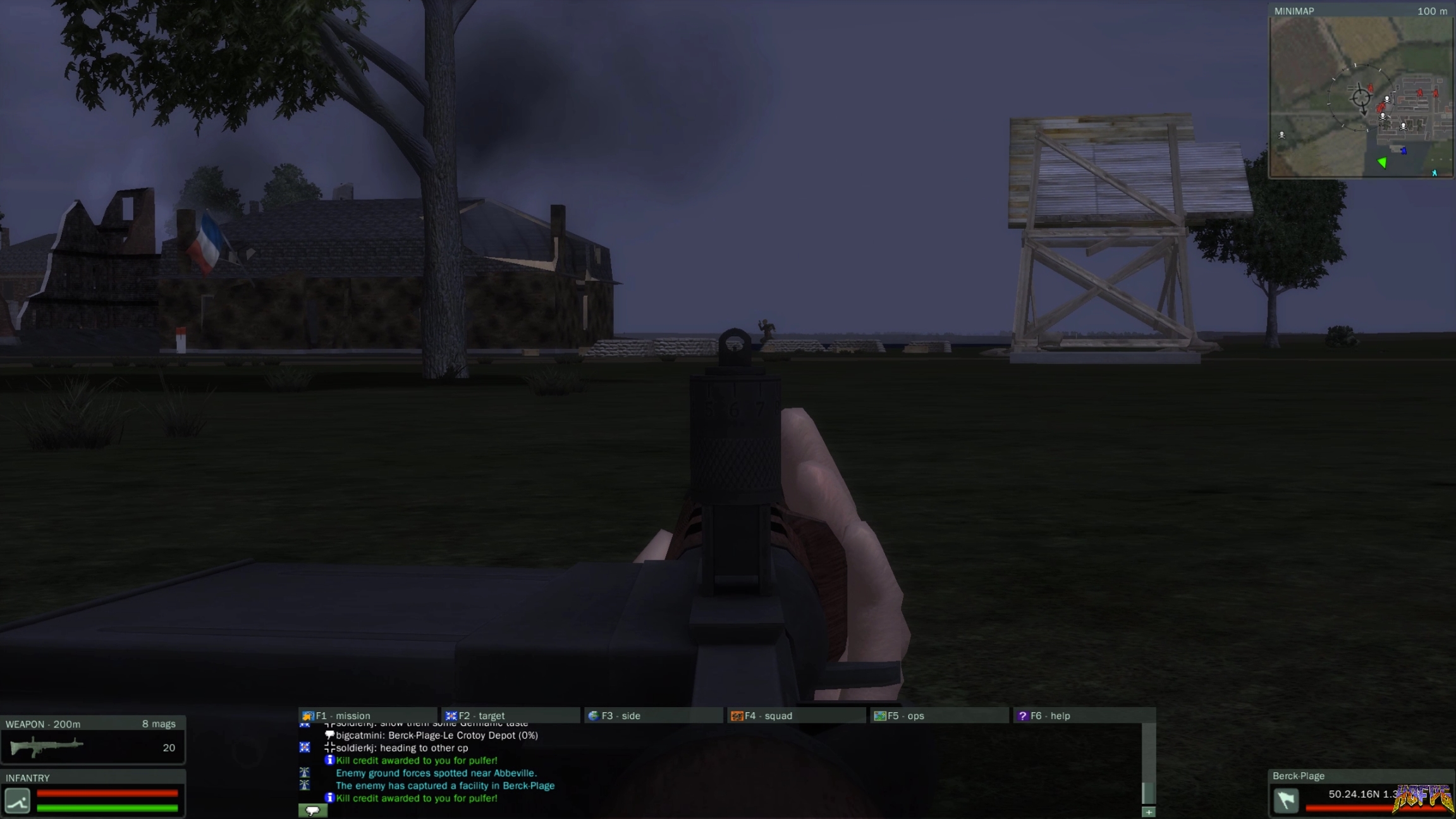
Task: Click the target crosshair icon next to F2
Action: pyautogui.click(x=451, y=715)
